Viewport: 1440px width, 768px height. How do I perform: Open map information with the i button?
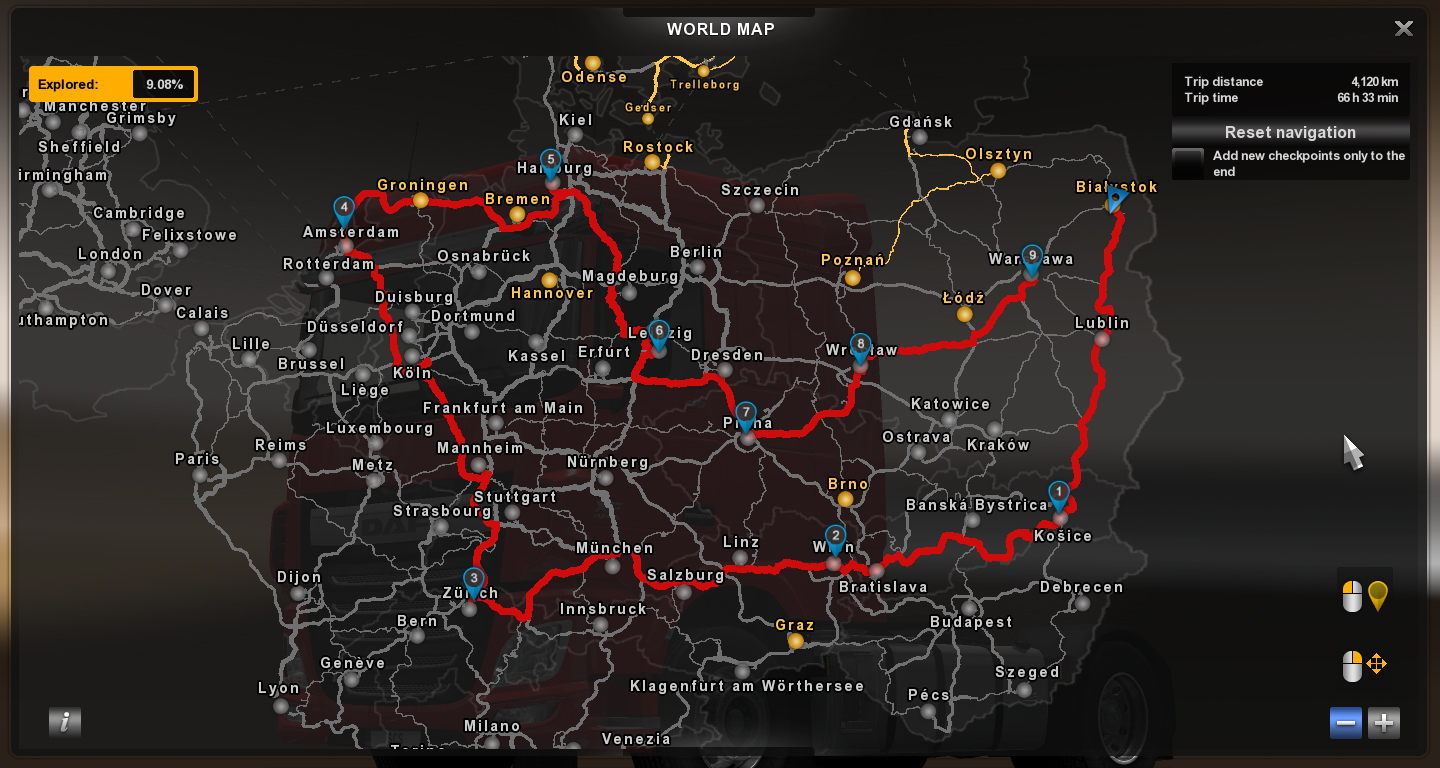[65, 721]
